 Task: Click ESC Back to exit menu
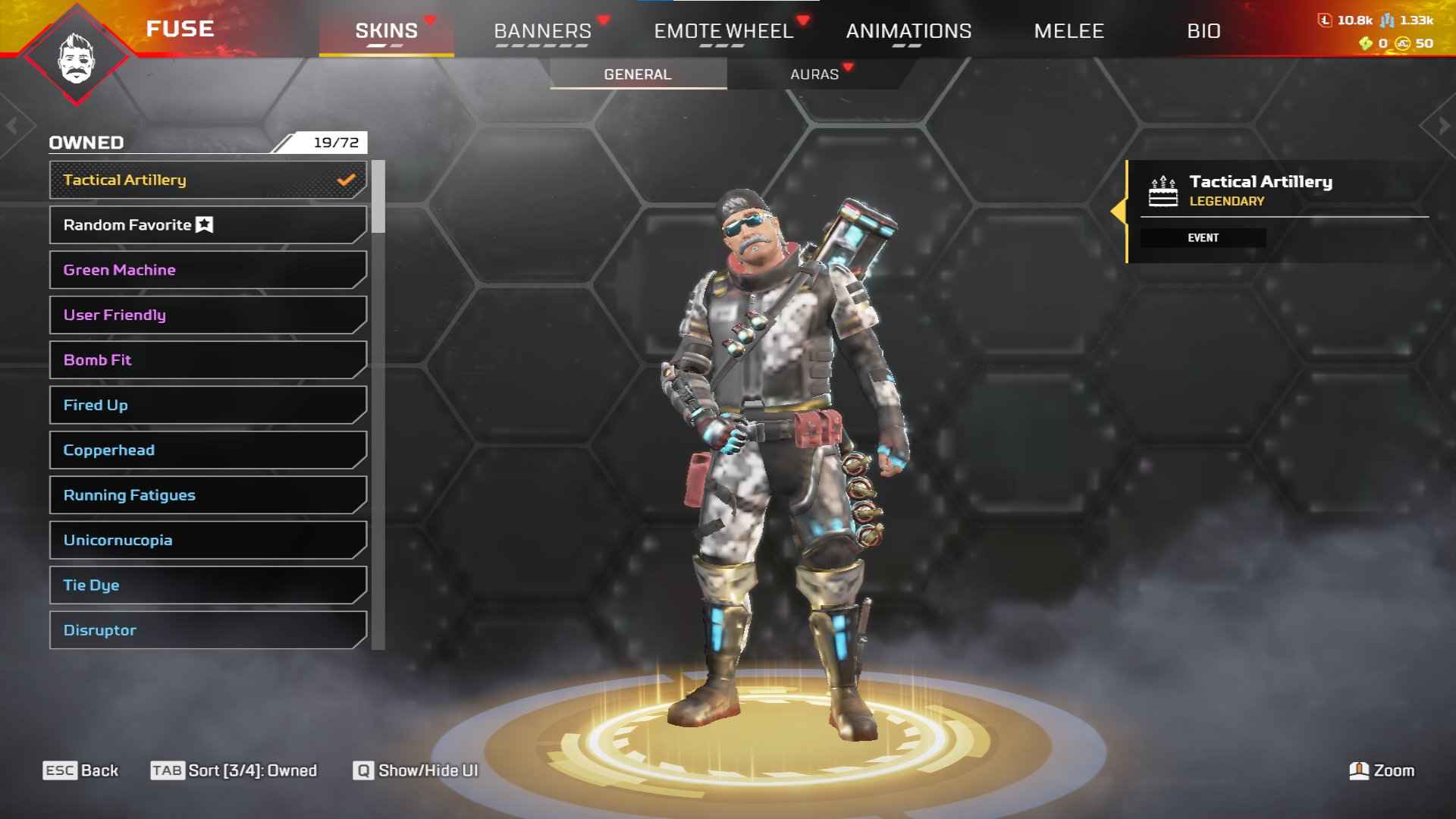coord(78,770)
